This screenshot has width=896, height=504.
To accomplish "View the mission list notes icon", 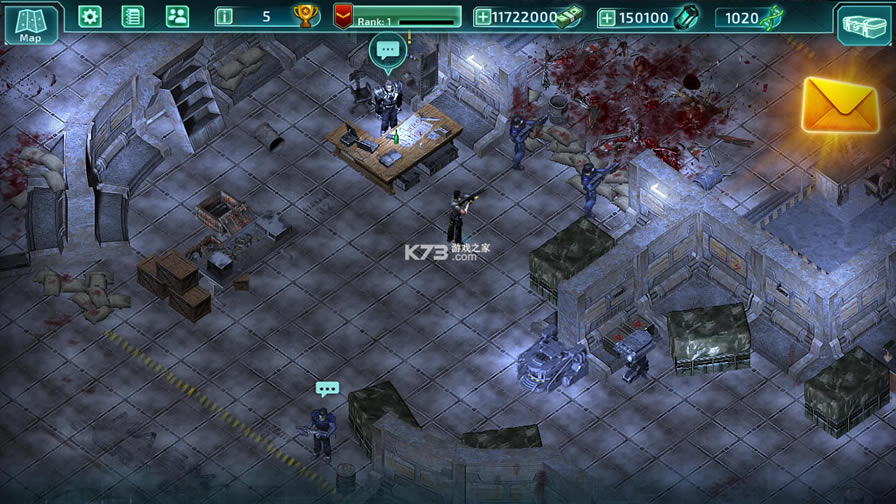I will pos(133,16).
